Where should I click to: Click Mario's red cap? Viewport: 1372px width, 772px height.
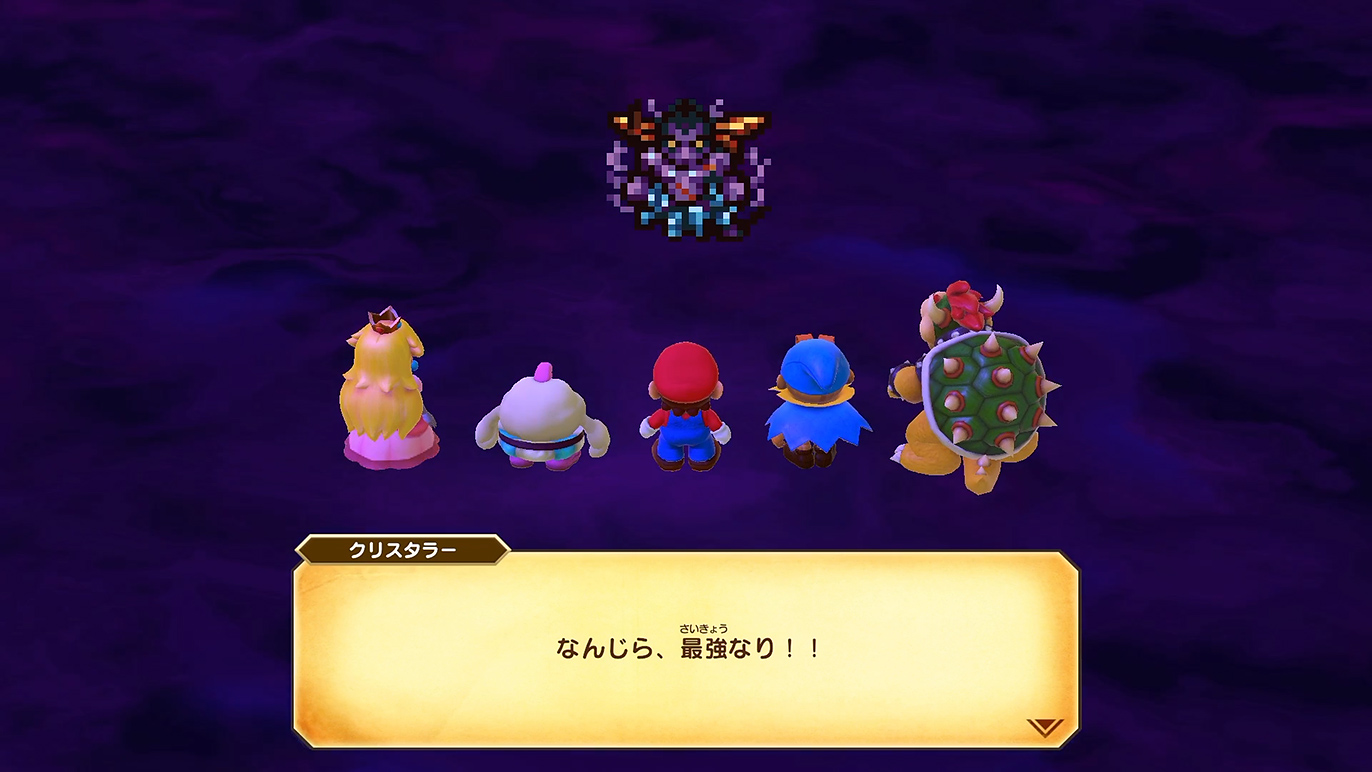tap(685, 365)
